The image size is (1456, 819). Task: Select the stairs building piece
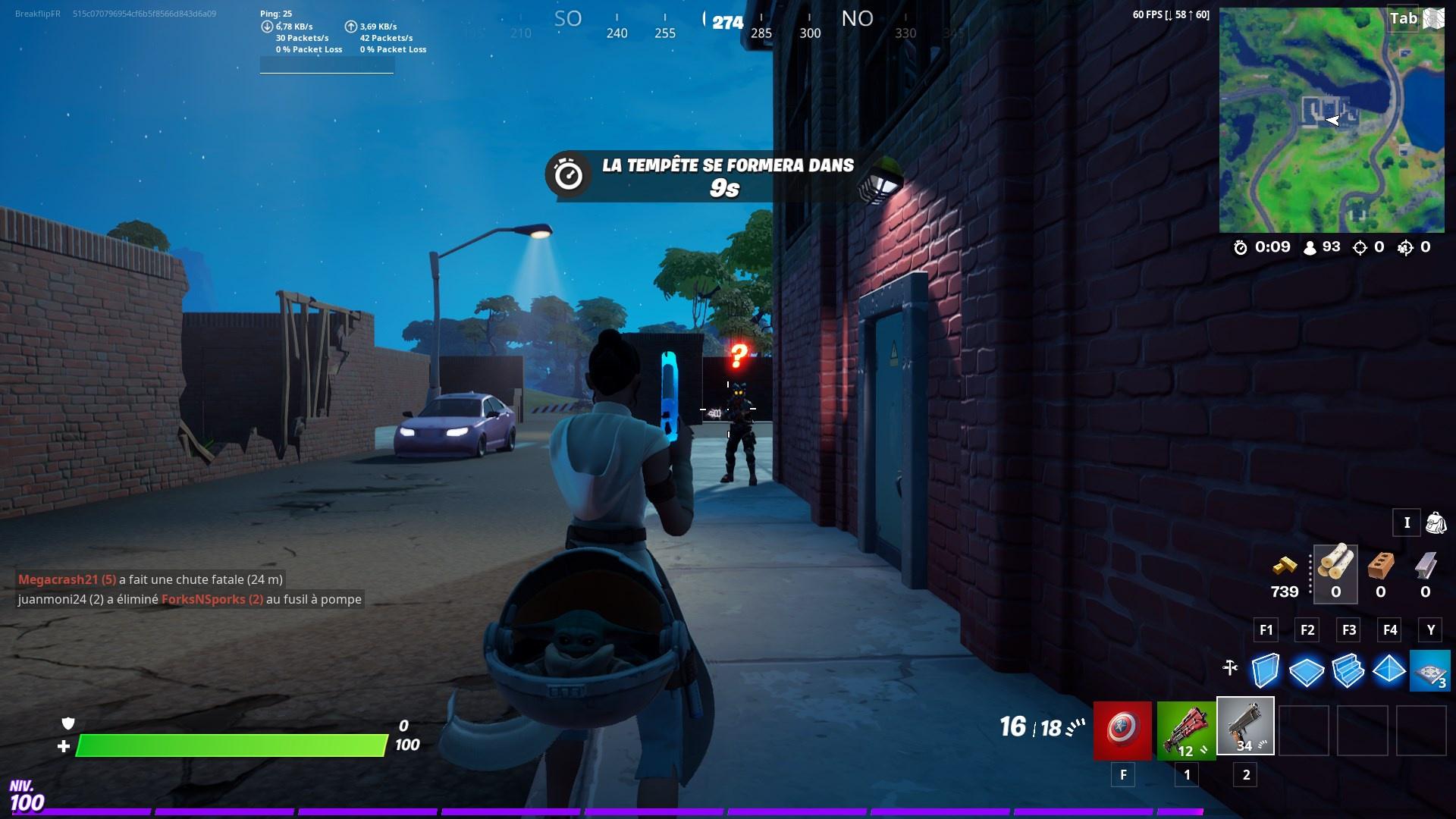pyautogui.click(x=1348, y=670)
